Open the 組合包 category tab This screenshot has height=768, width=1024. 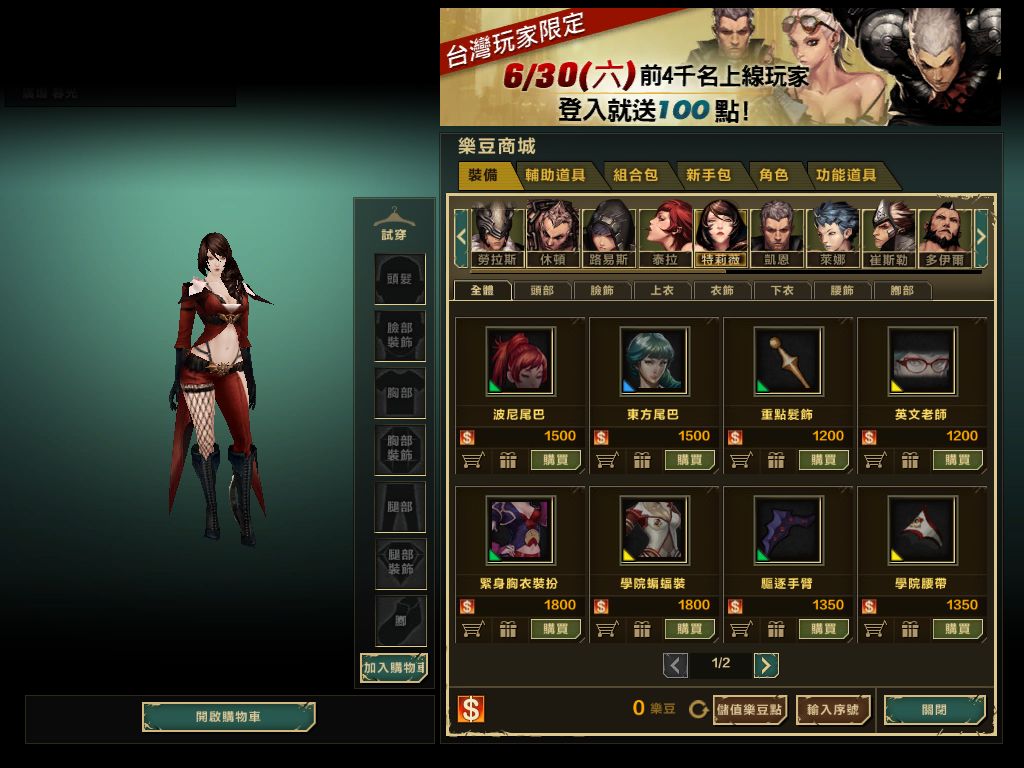tap(635, 175)
